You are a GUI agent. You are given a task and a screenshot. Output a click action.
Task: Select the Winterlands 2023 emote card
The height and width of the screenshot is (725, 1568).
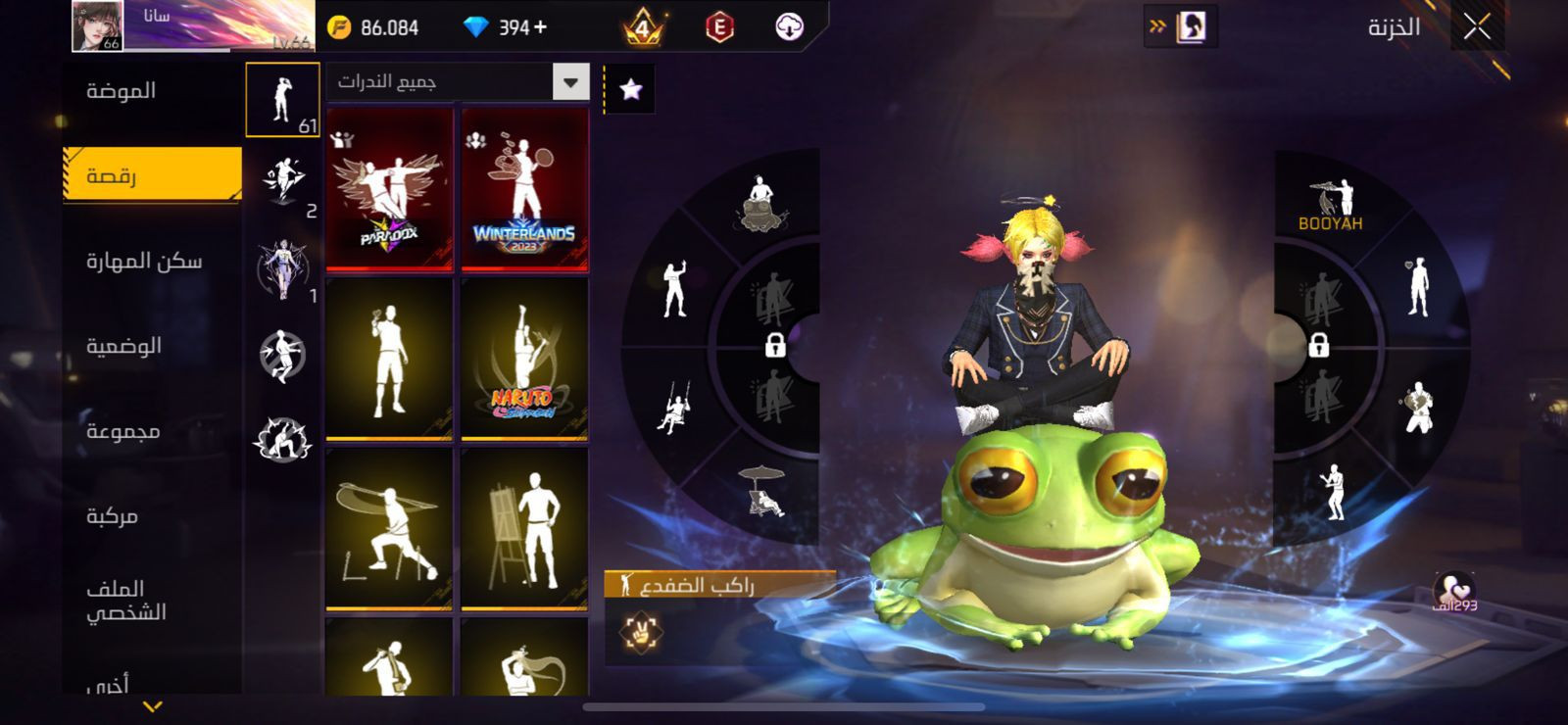coord(524,189)
